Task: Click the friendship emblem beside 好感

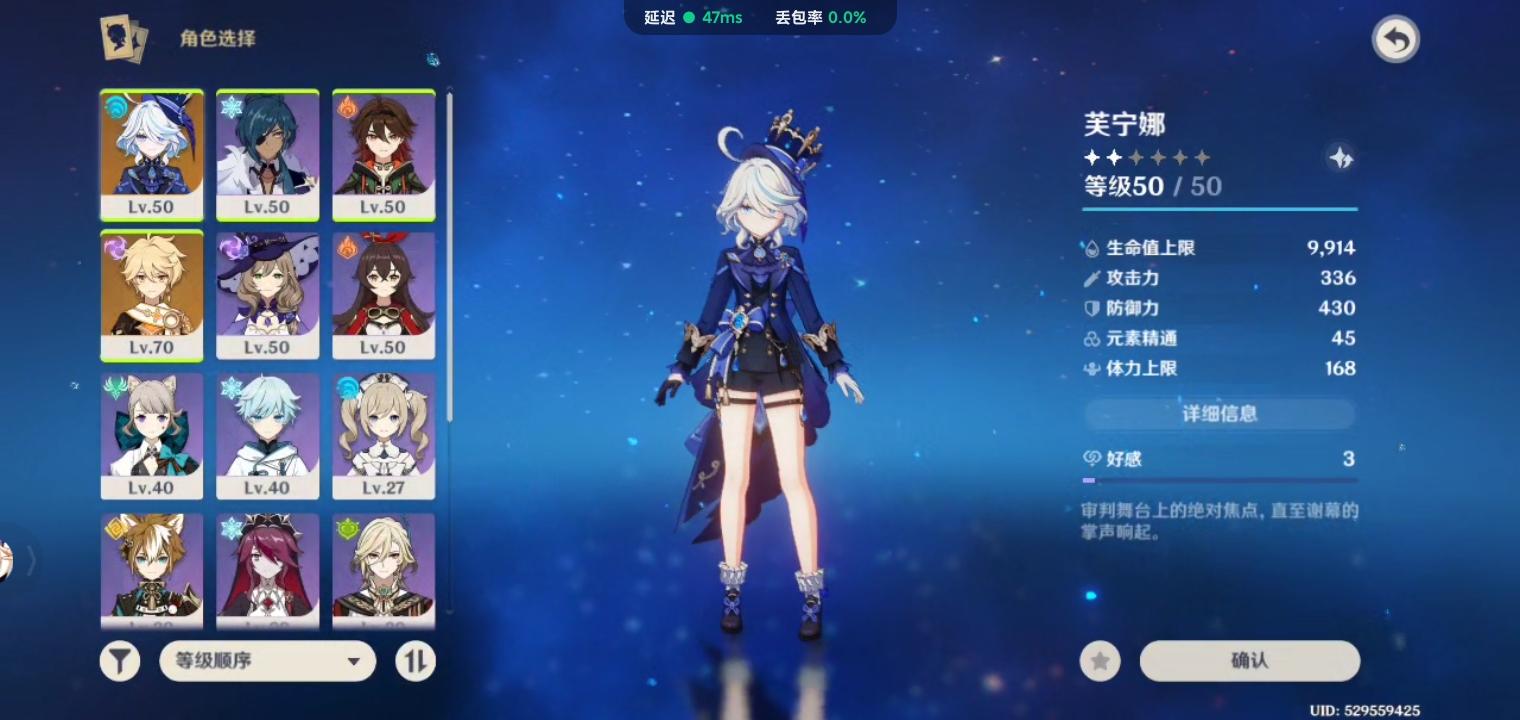Action: click(1092, 459)
